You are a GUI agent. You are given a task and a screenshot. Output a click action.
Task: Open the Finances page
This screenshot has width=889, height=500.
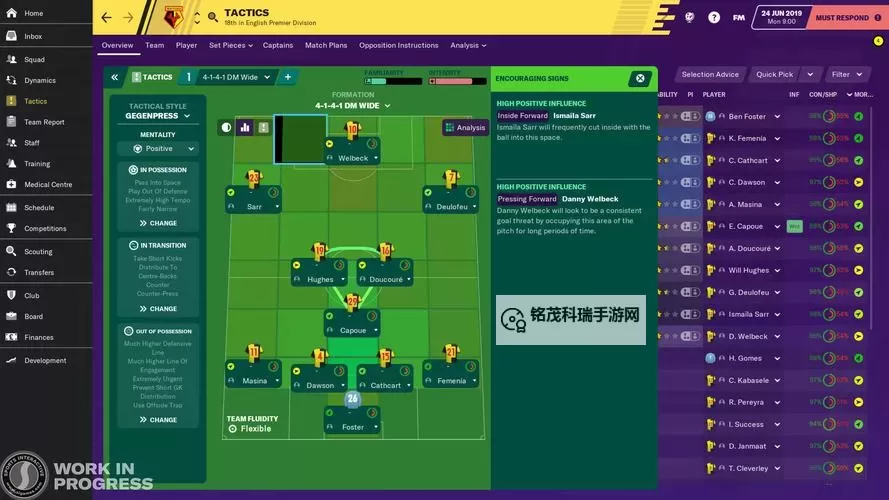(x=39, y=337)
